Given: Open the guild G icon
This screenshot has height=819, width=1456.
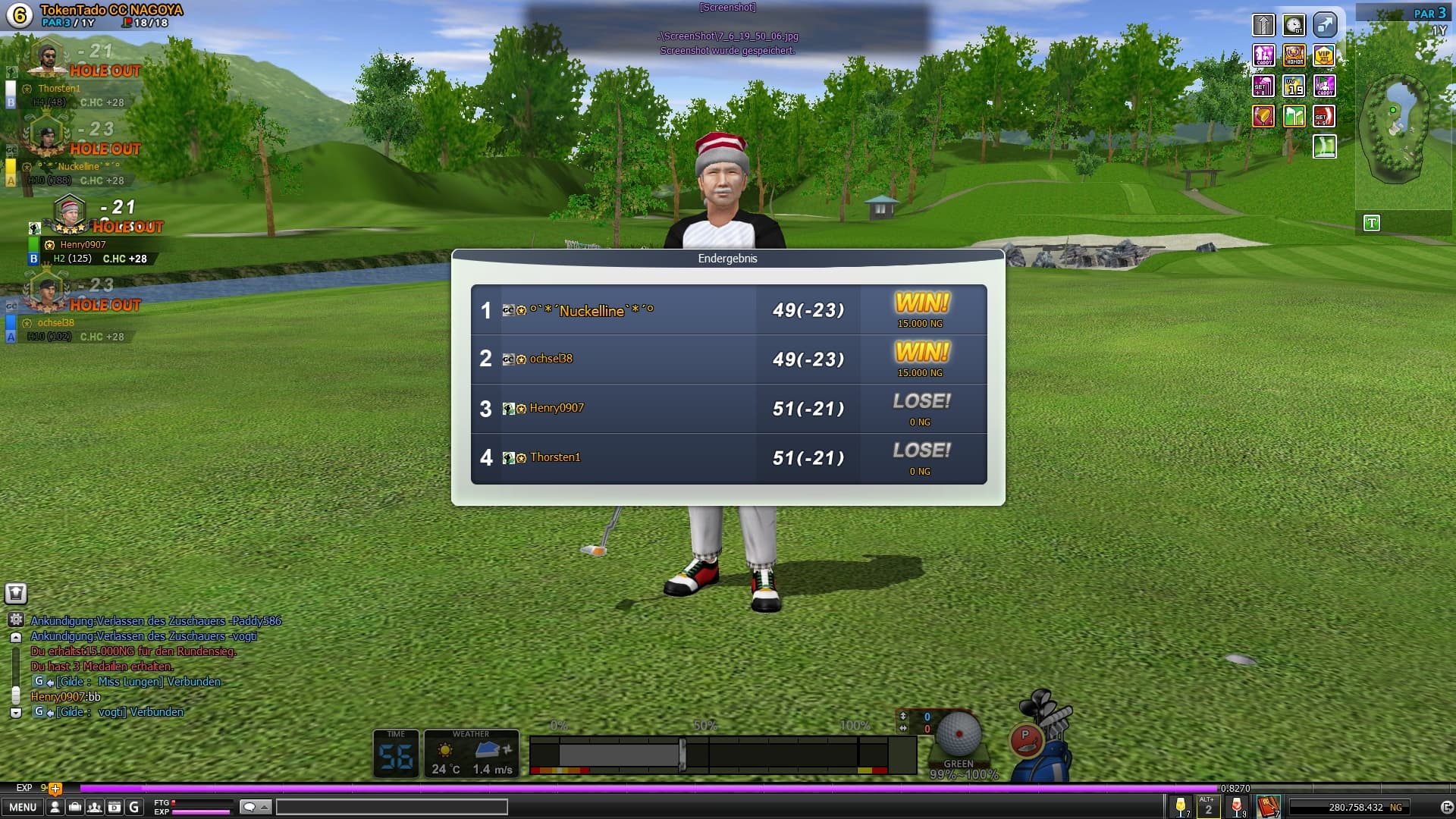Looking at the screenshot, I should pyautogui.click(x=134, y=808).
